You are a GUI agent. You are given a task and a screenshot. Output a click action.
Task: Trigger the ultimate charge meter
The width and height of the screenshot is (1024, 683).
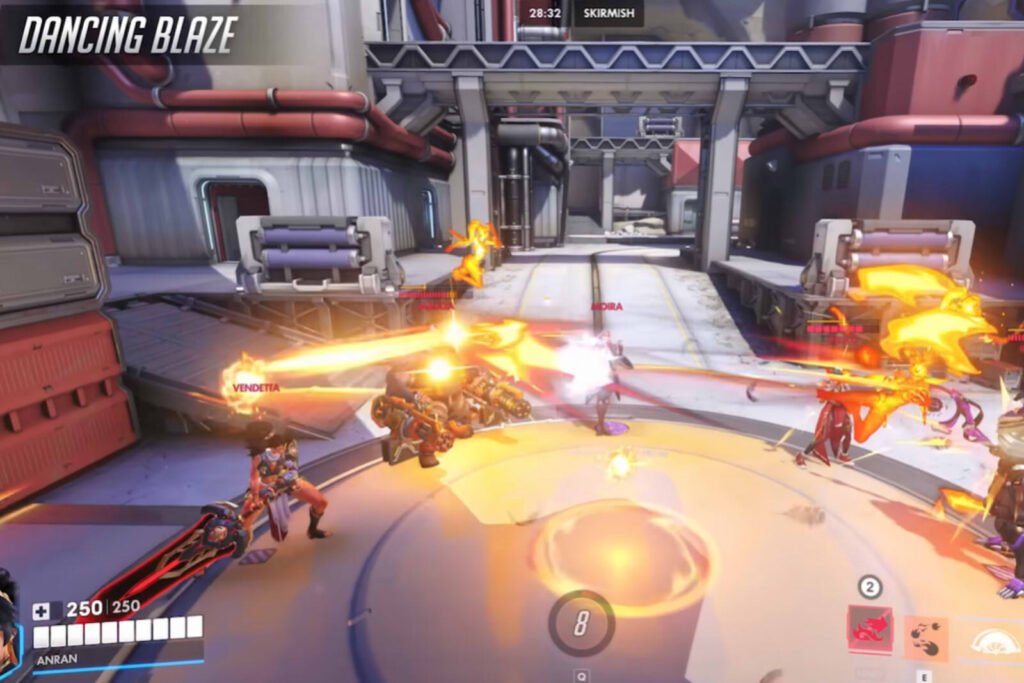point(581,624)
